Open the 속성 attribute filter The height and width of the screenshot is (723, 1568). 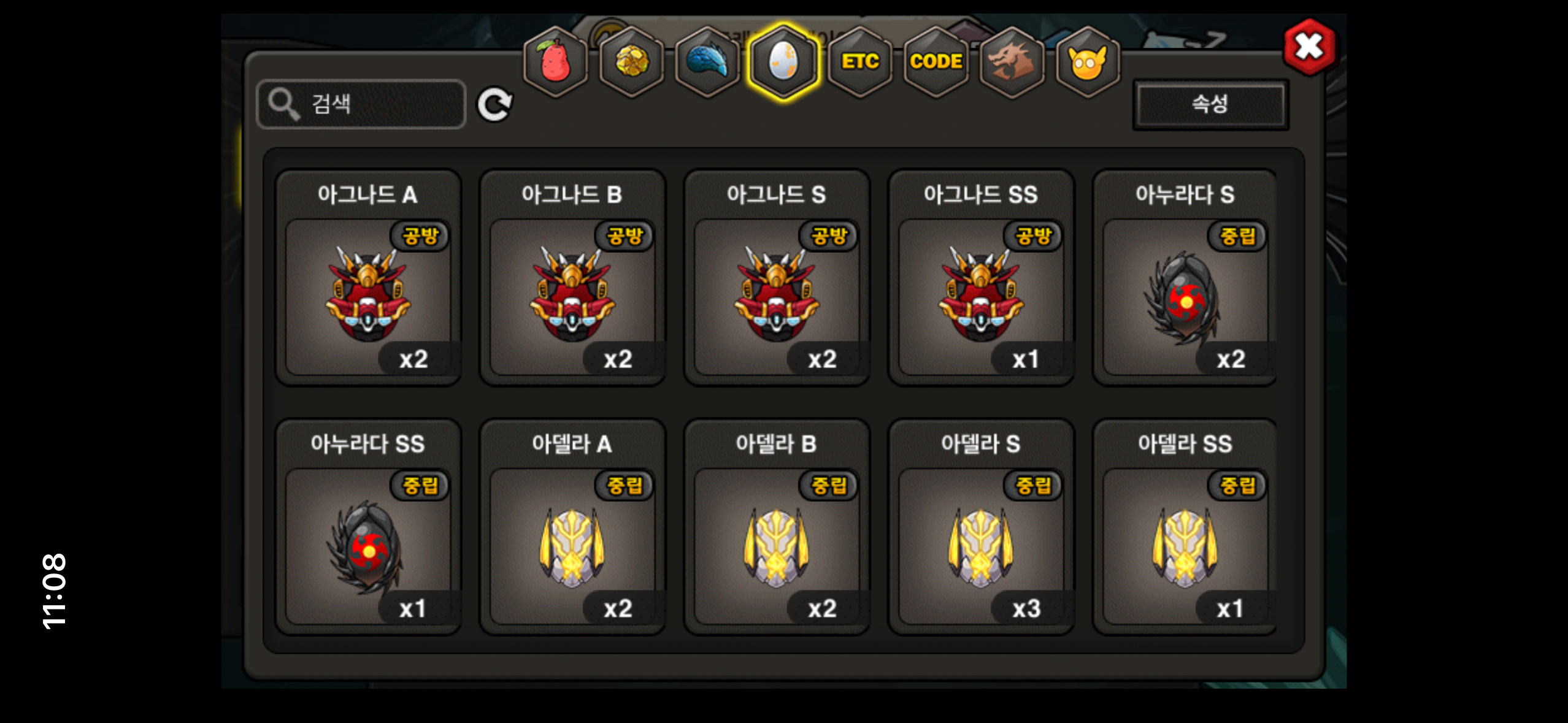1210,104
